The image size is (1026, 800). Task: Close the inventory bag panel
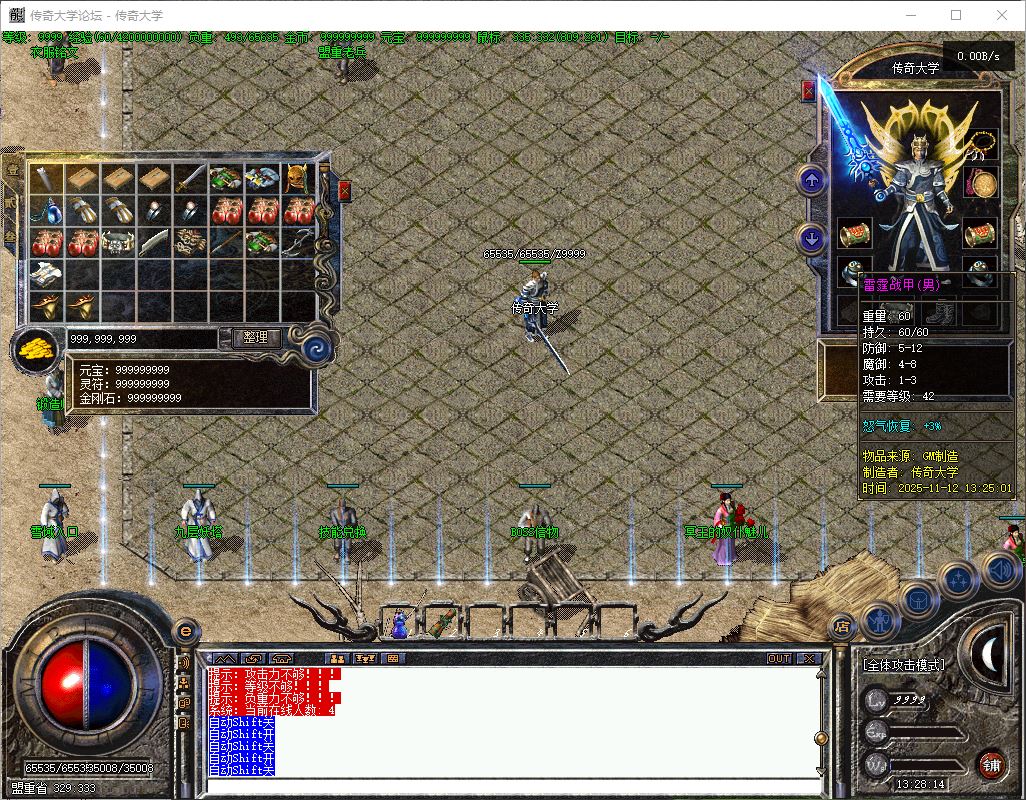[x=345, y=191]
